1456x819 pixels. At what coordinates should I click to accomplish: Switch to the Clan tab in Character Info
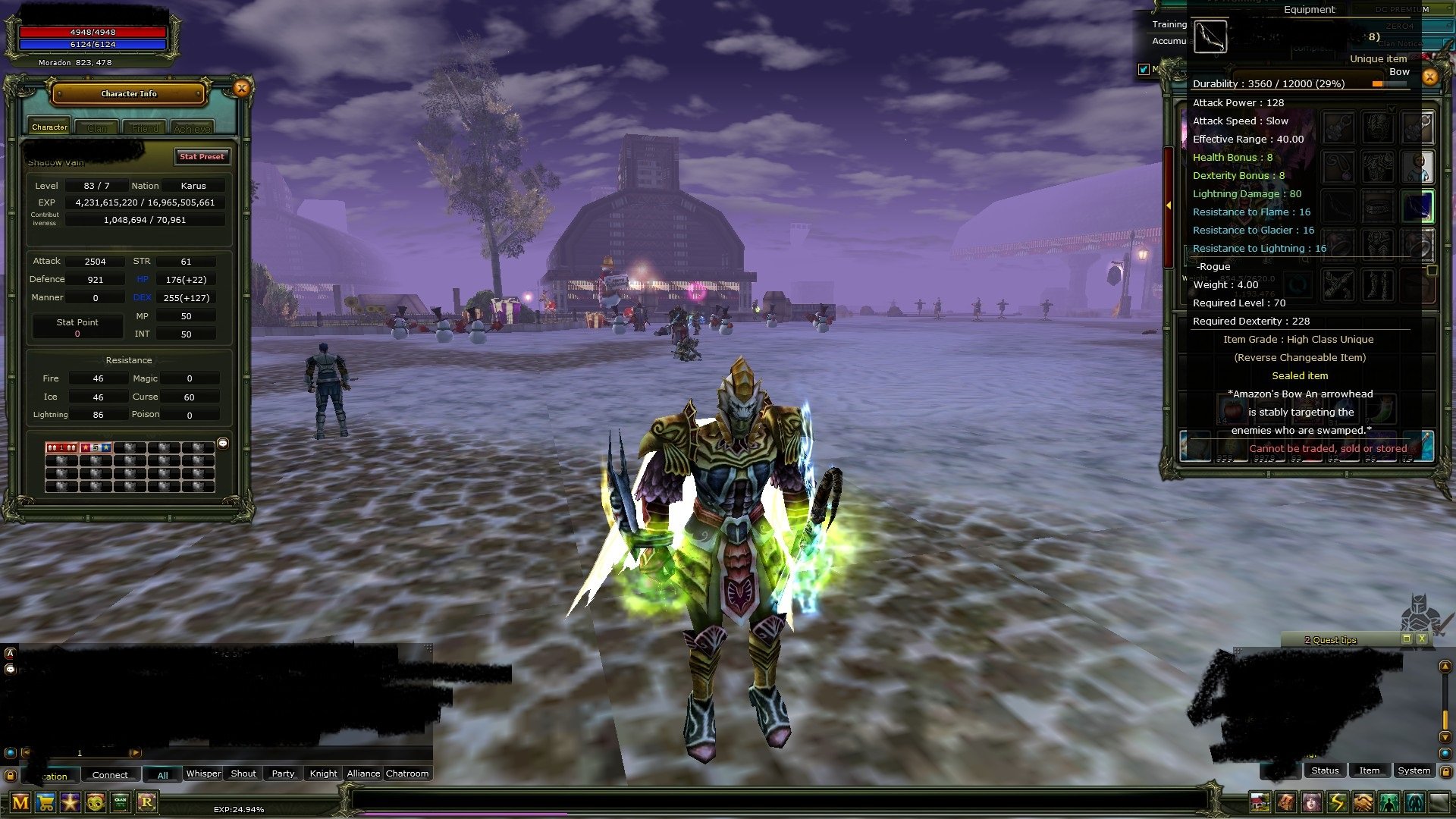pos(97,127)
